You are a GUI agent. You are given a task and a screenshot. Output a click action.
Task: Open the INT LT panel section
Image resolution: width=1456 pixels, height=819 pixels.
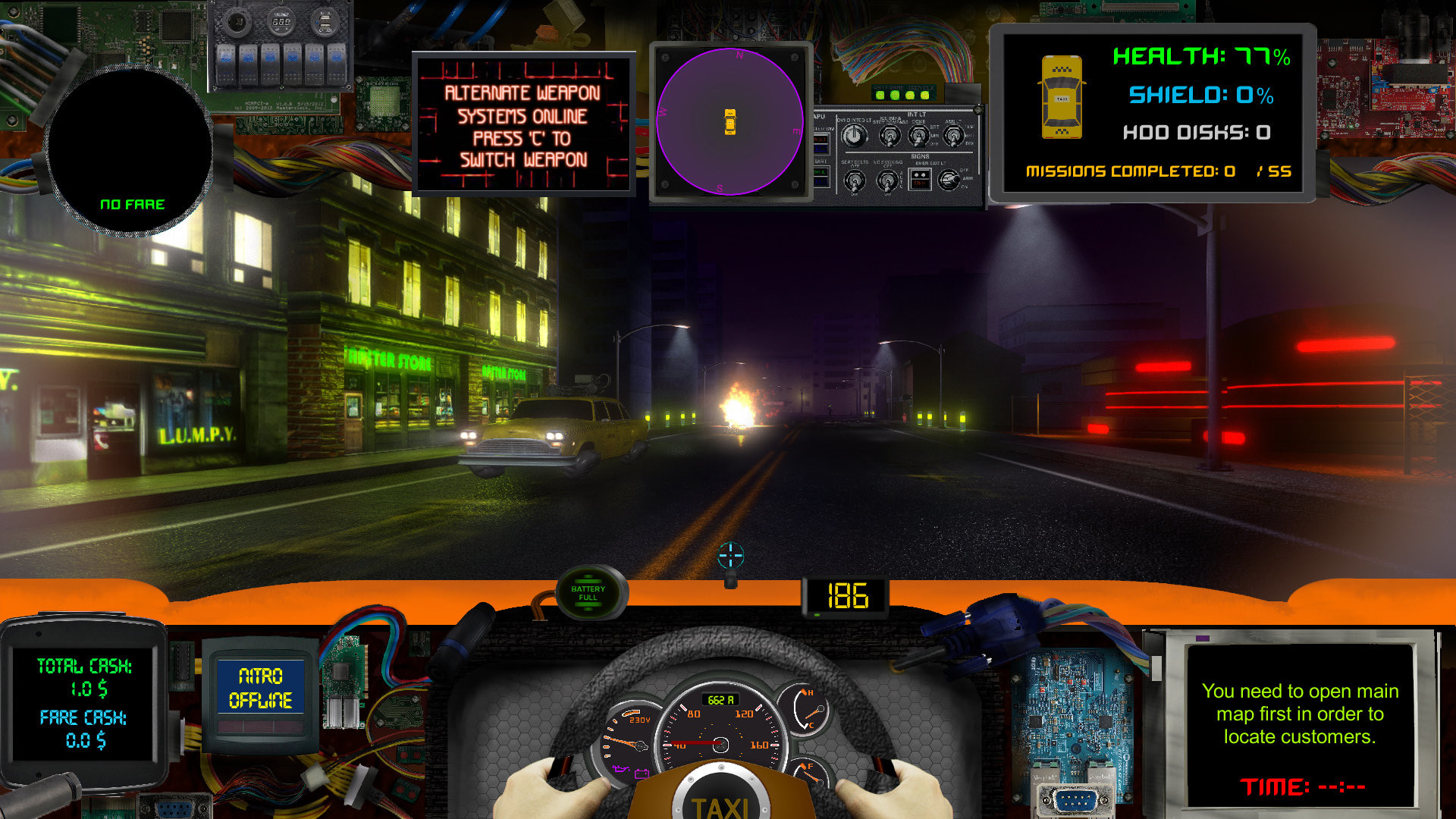point(917,114)
